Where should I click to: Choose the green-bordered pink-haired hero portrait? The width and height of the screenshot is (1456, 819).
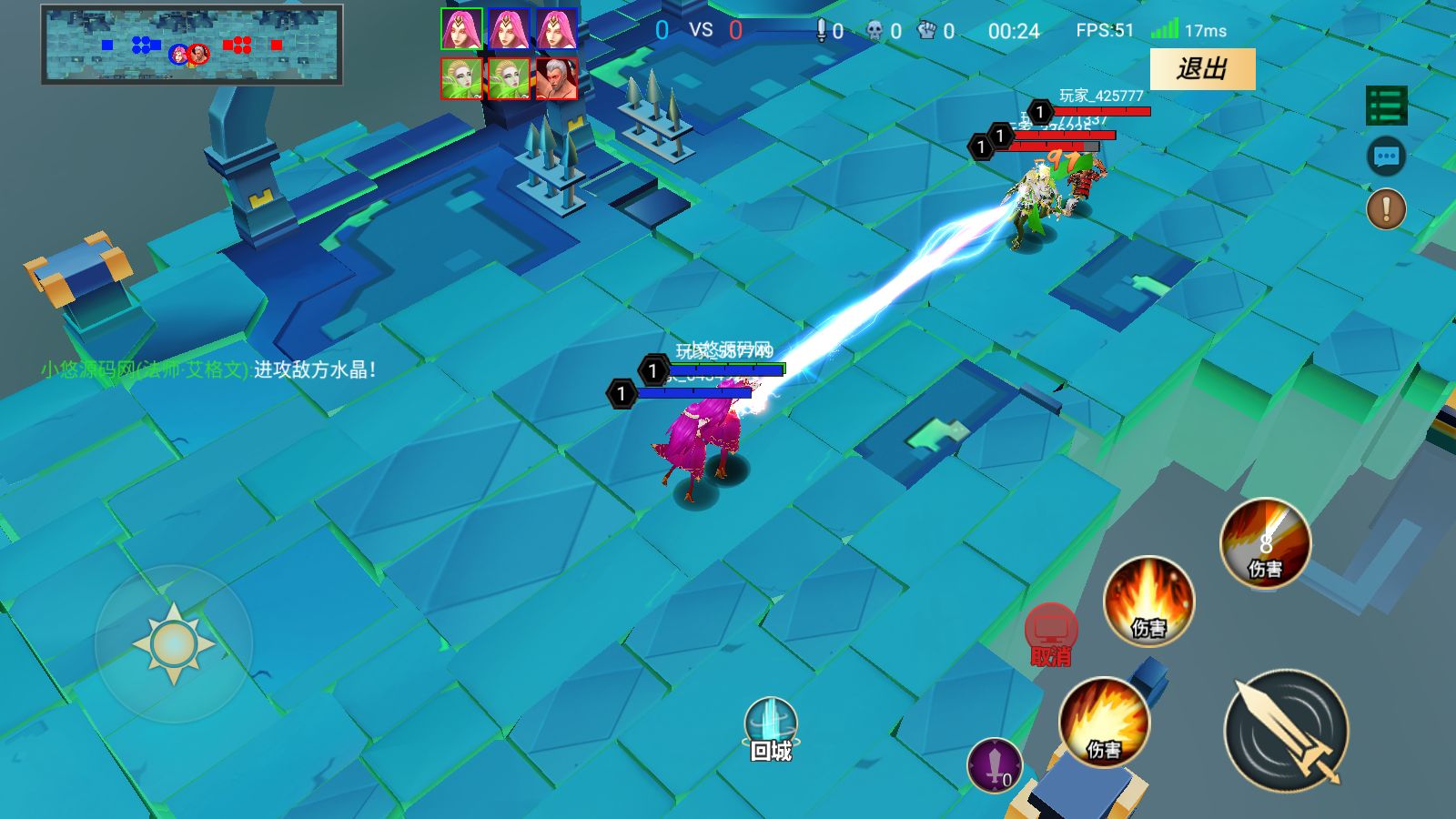tap(462, 29)
